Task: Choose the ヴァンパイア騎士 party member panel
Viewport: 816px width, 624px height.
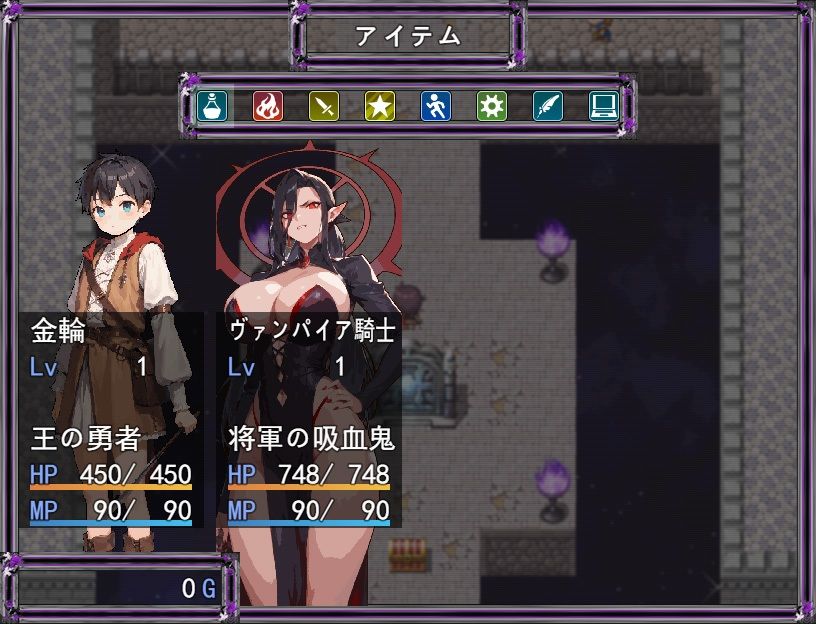Action: coord(310,420)
